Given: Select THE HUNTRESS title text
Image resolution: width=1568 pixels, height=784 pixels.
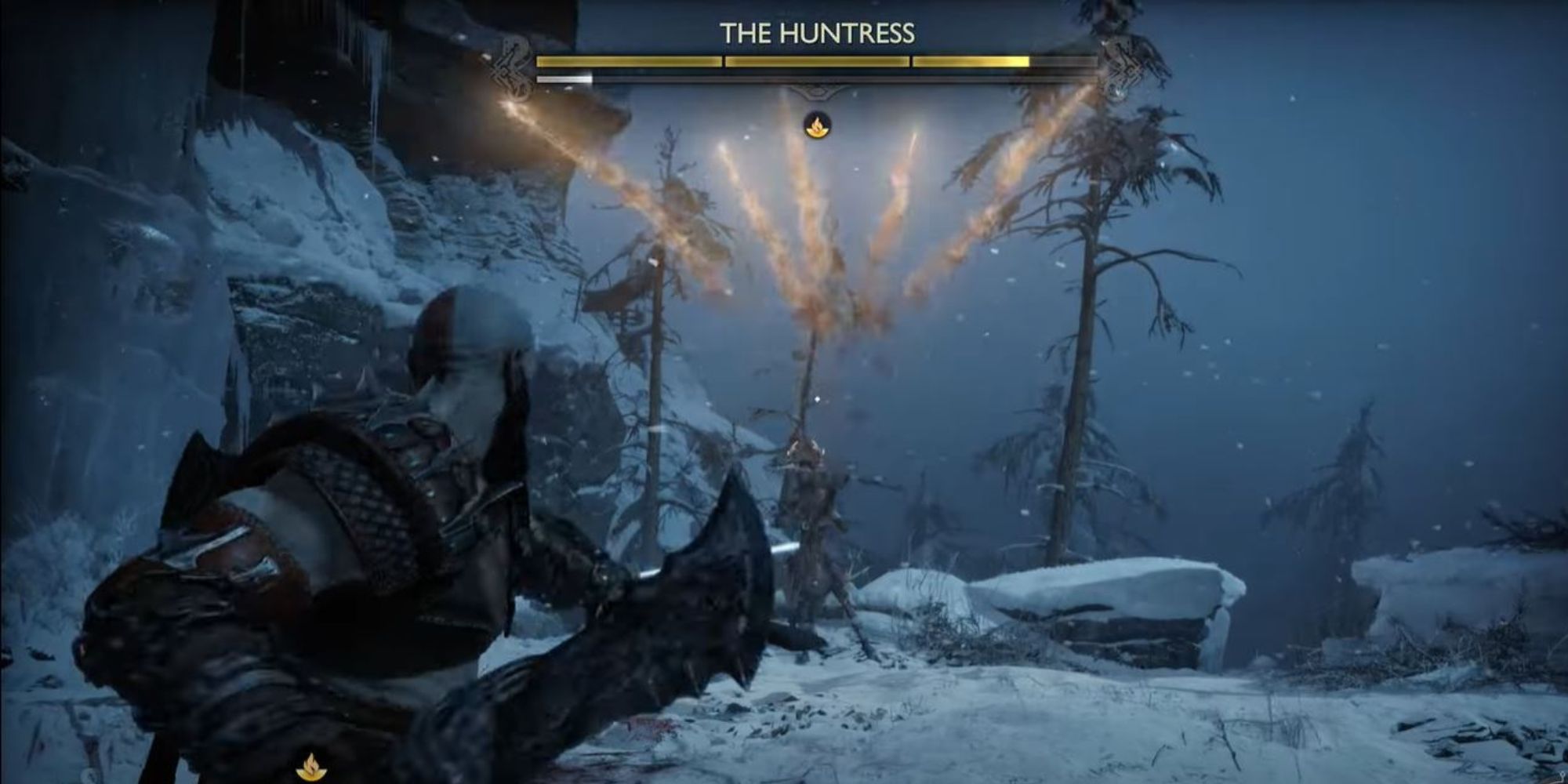Looking at the screenshot, I should (818, 31).
